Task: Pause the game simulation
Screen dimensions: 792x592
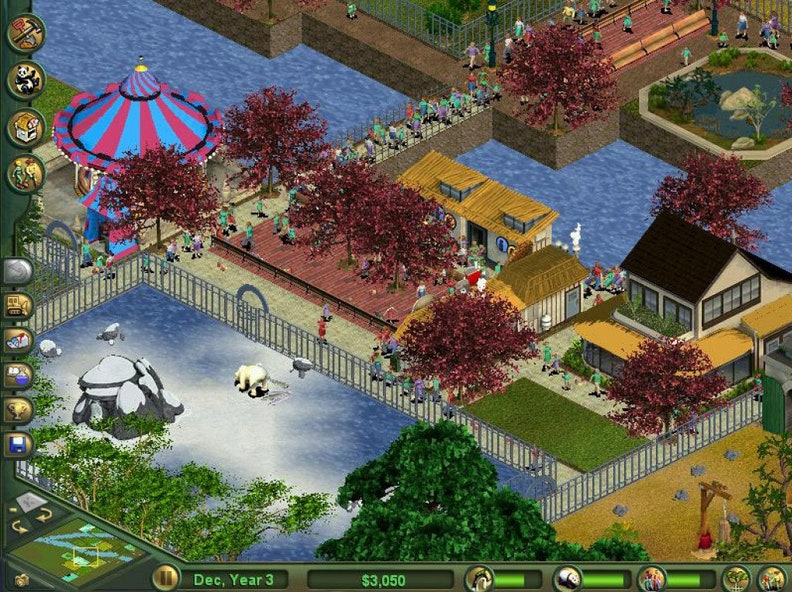Action: pos(165,578)
